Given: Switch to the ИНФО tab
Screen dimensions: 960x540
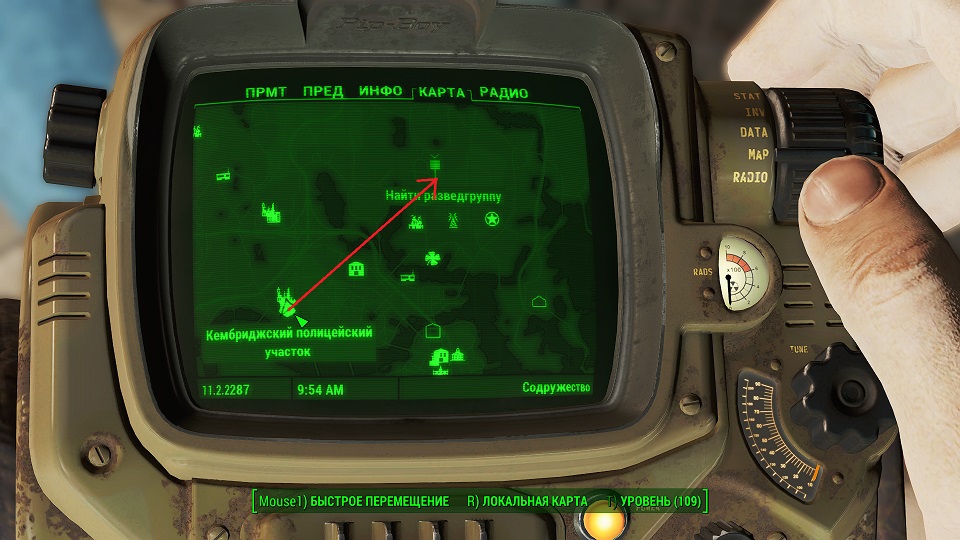Looking at the screenshot, I should click(380, 92).
